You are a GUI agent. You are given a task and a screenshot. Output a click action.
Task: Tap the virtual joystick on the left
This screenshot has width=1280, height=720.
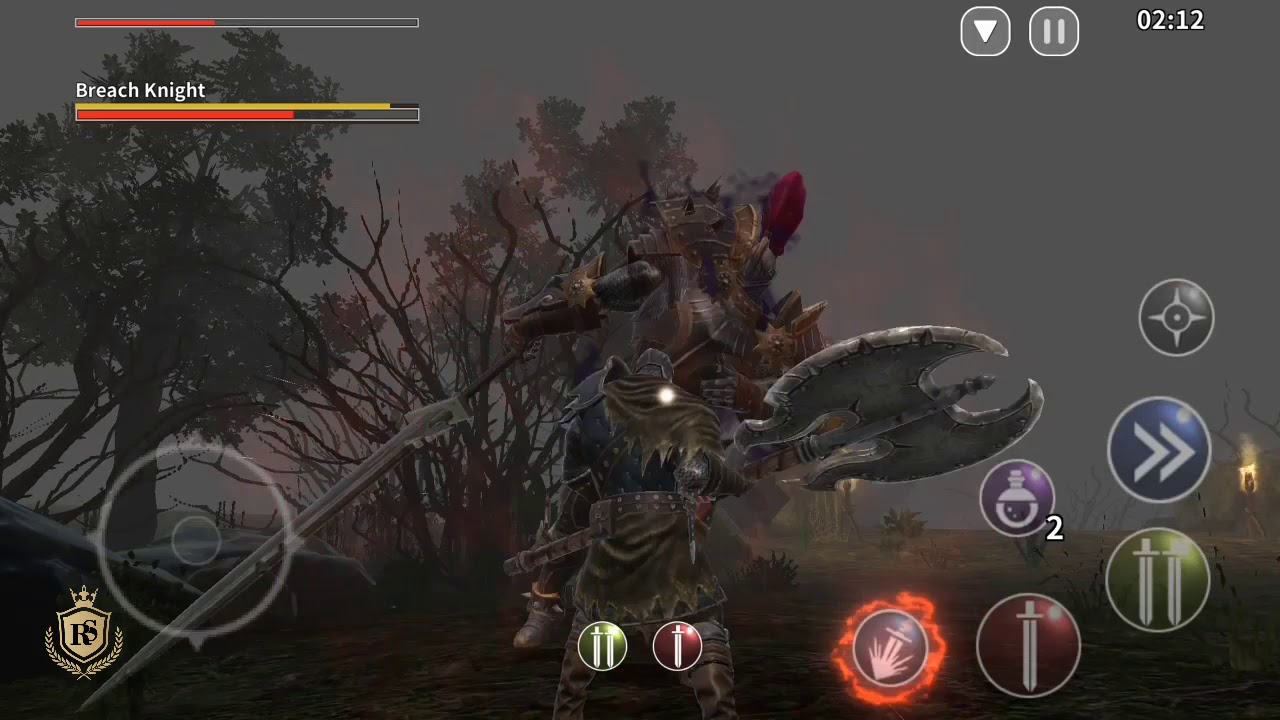click(197, 540)
